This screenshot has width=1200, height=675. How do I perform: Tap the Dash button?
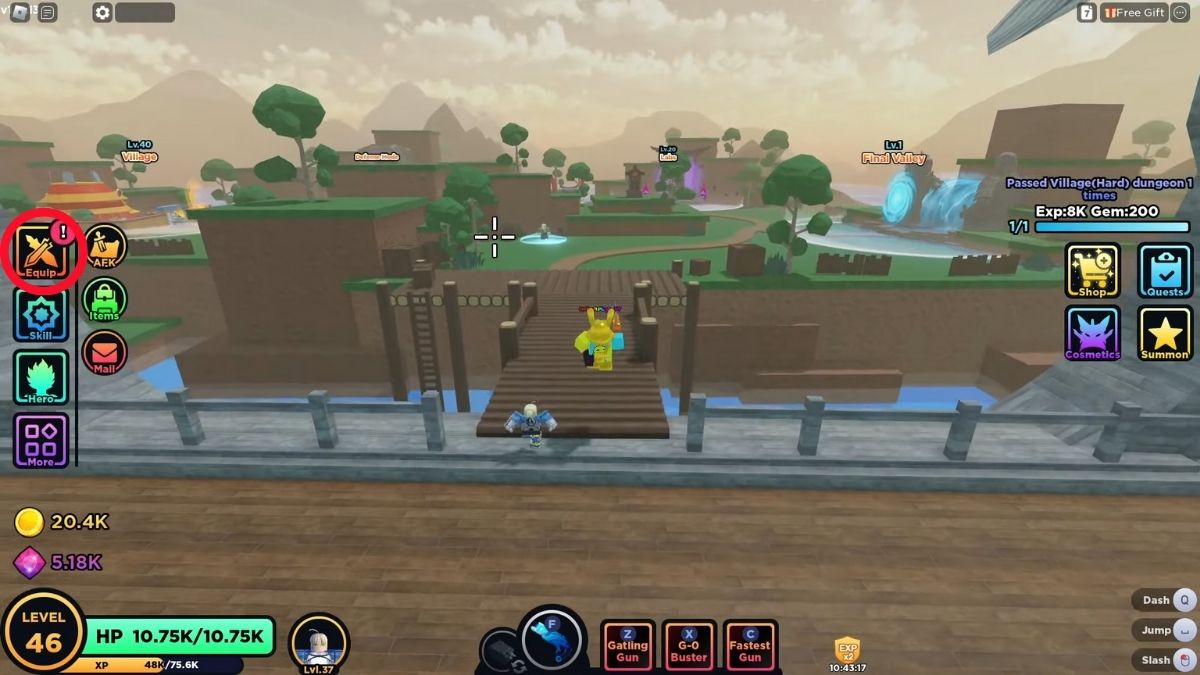pyautogui.click(x=1166, y=600)
